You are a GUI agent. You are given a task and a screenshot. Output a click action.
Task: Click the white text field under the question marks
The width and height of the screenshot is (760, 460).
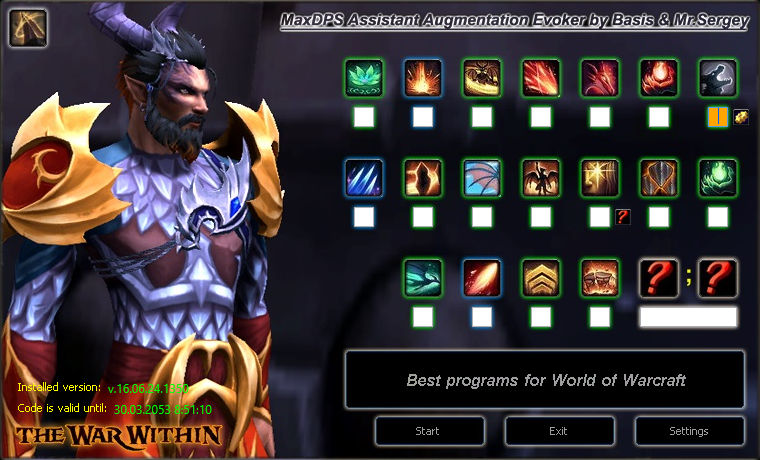click(688, 317)
